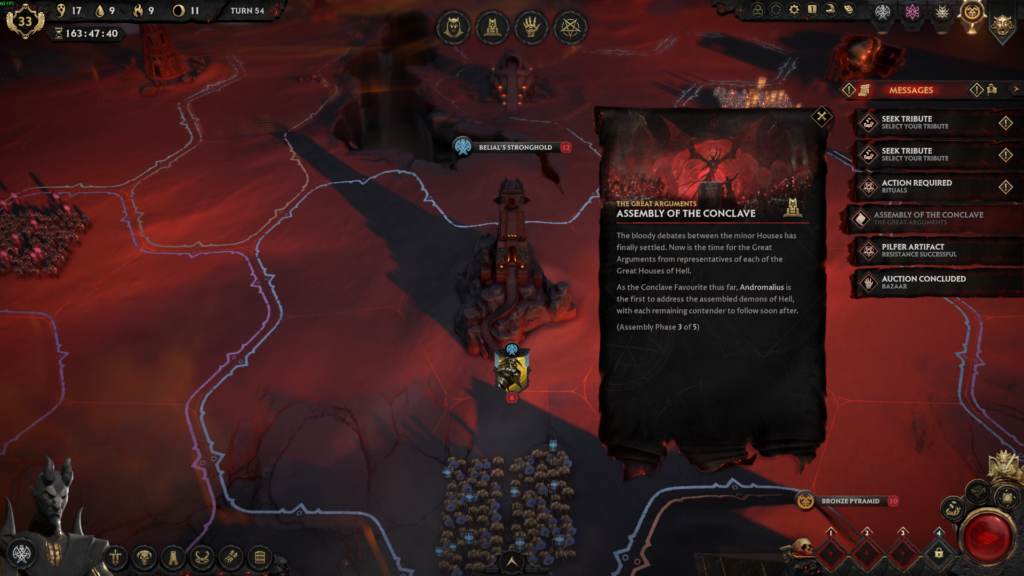
Task: Click the hand icon at top center
Action: [x=531, y=27]
